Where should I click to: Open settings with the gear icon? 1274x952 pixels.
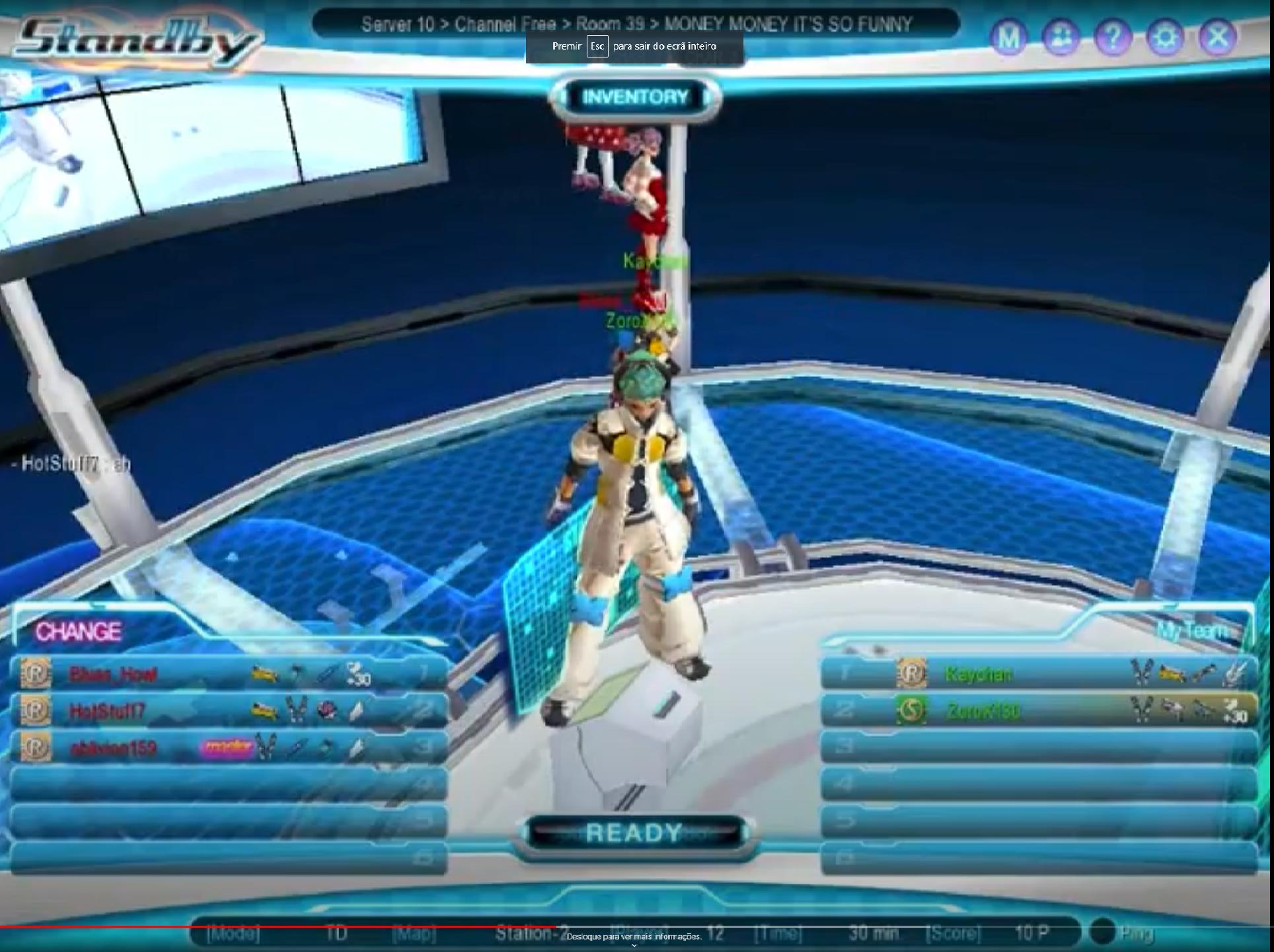(x=1165, y=37)
